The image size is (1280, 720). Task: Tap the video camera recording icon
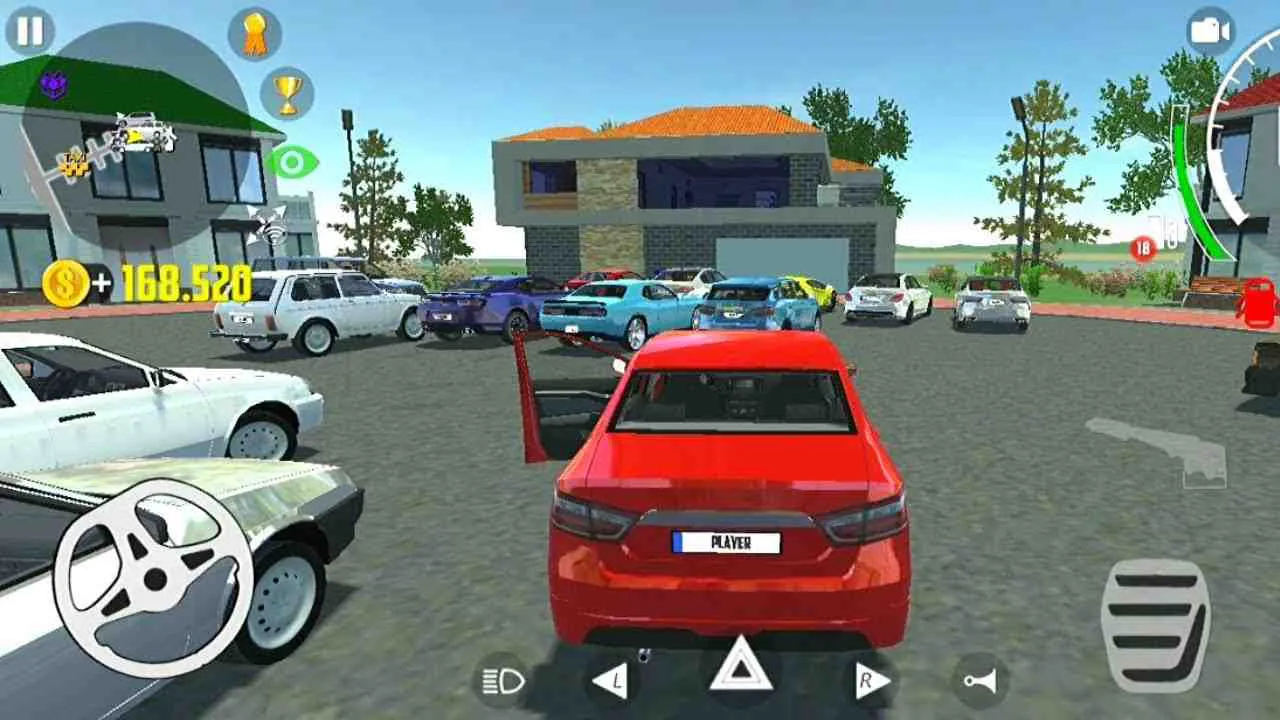coord(1214,30)
